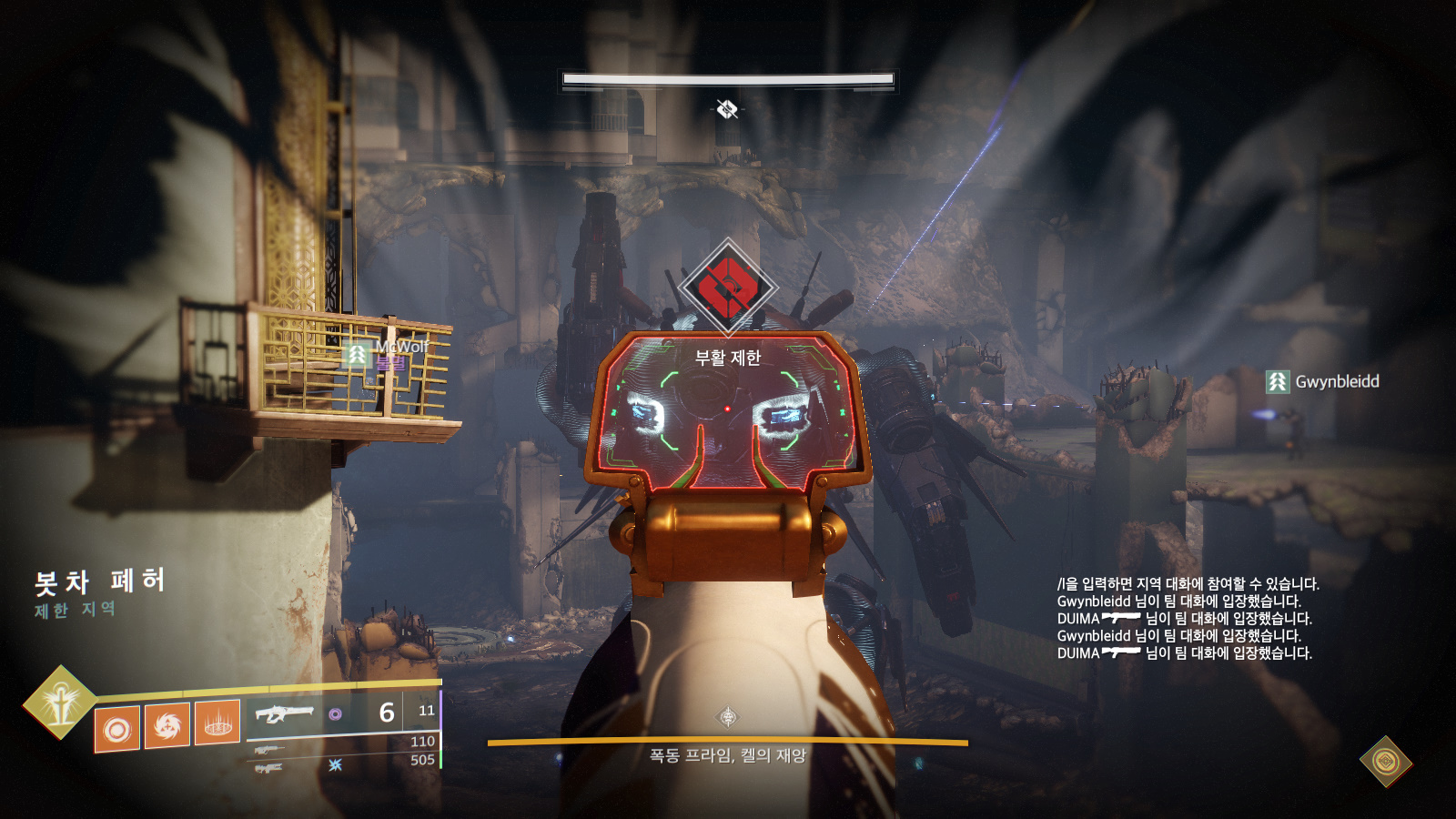Select the McWolf player nameplate
This screenshot has height=819, width=1456.
pos(391,349)
